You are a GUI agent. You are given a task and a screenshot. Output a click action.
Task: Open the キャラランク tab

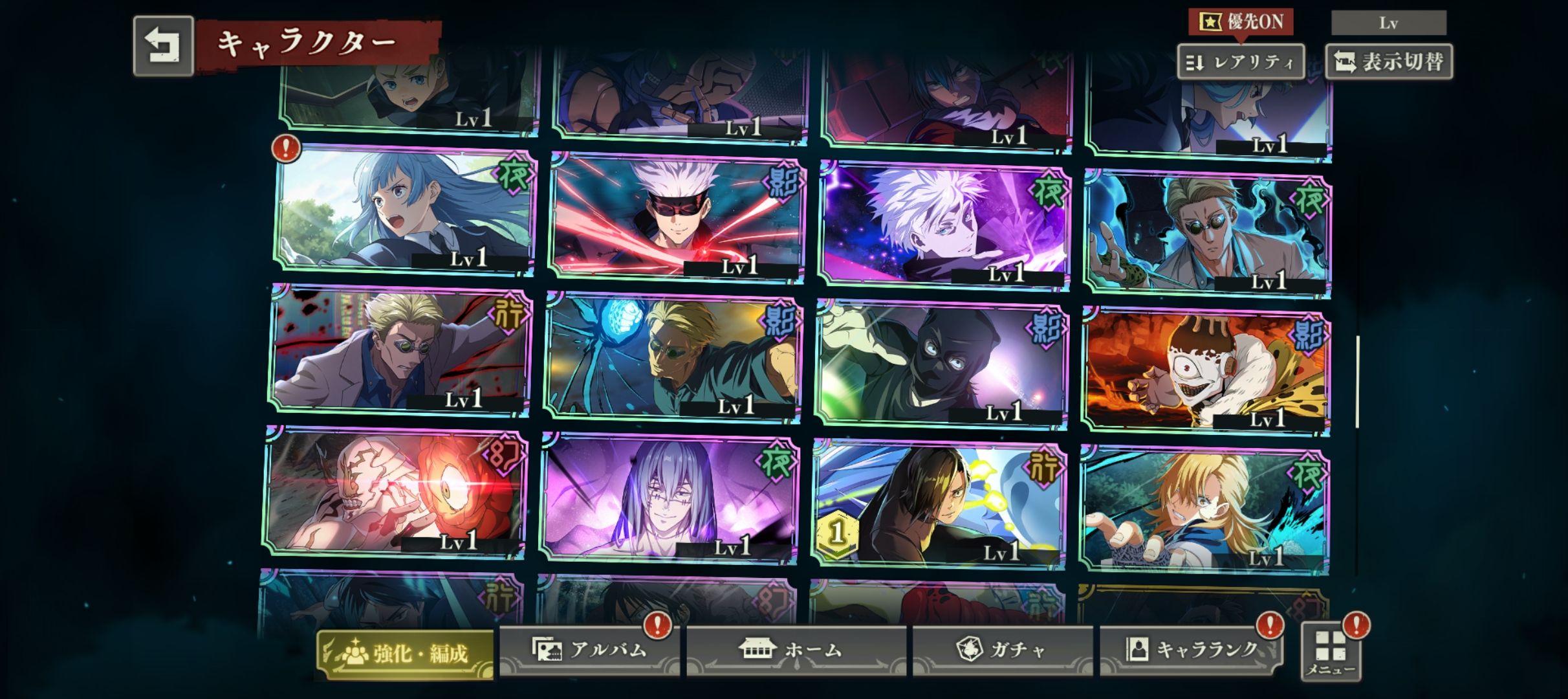pyautogui.click(x=1190, y=650)
